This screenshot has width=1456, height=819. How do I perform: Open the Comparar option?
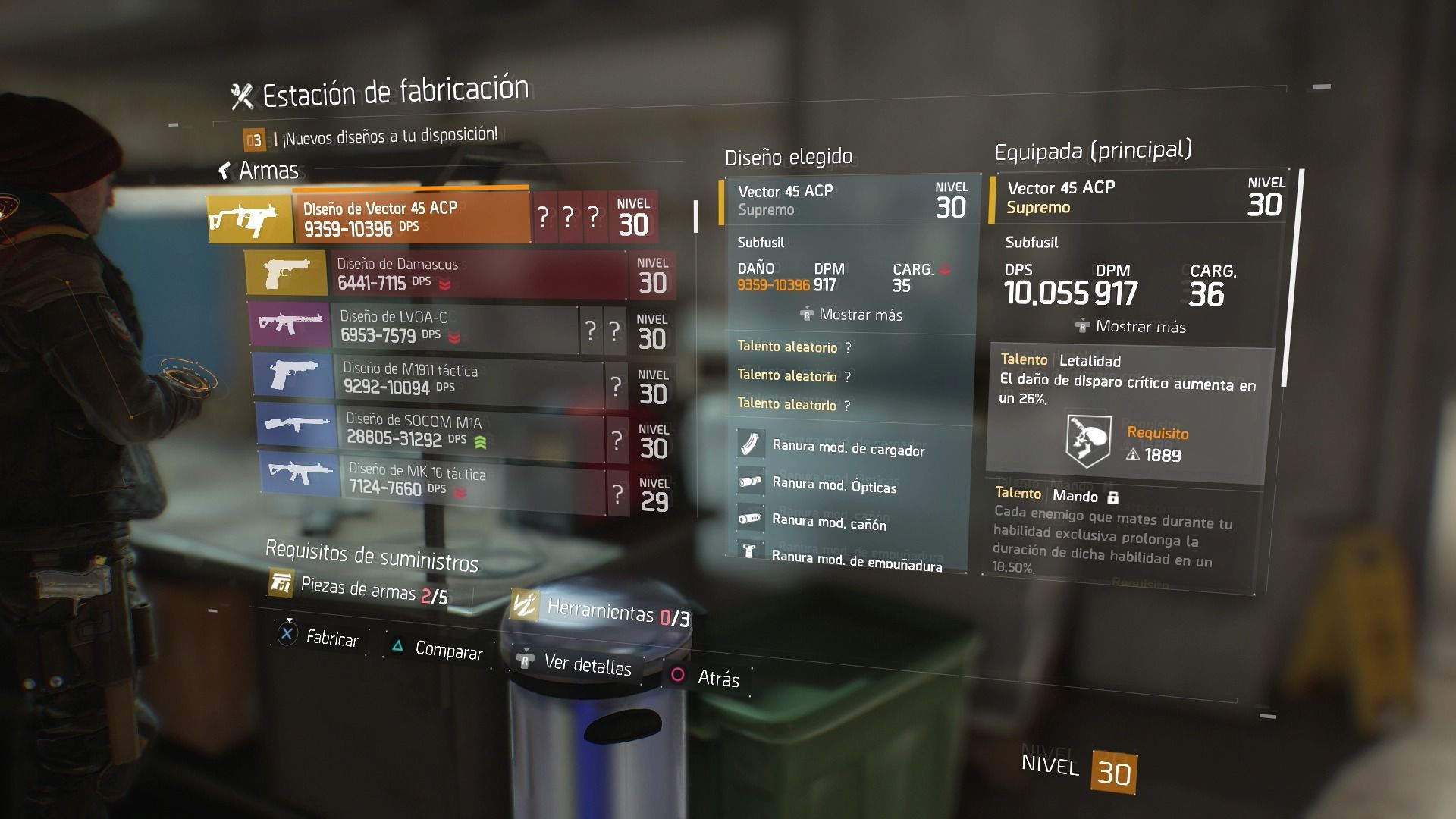point(438,649)
